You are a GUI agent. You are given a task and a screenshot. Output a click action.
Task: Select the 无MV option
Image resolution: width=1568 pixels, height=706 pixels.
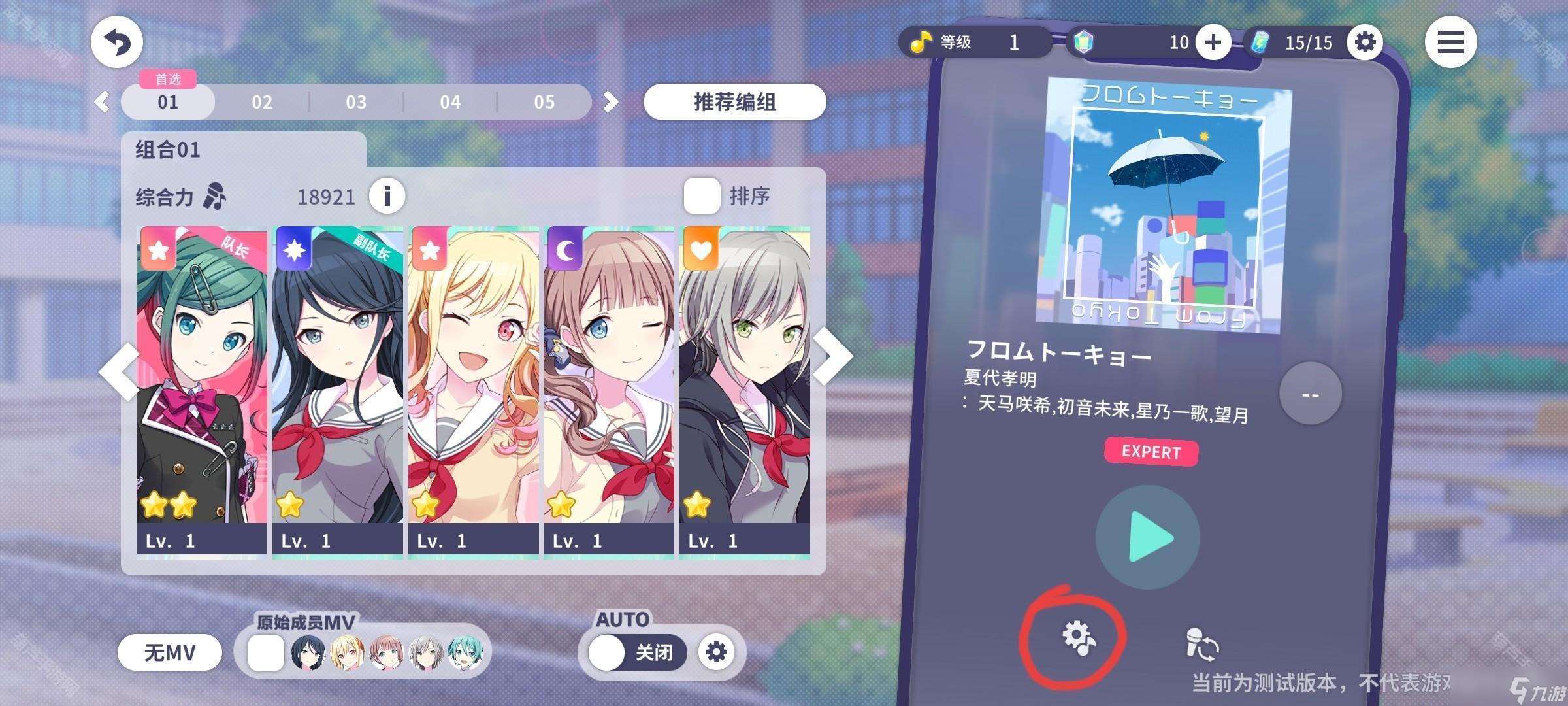[x=170, y=652]
